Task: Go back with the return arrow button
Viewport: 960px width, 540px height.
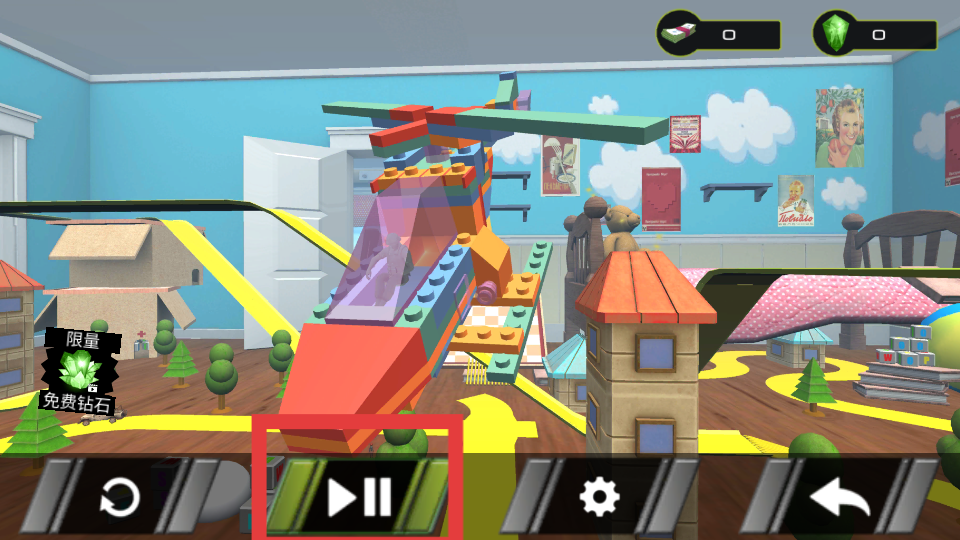Action: click(x=838, y=496)
